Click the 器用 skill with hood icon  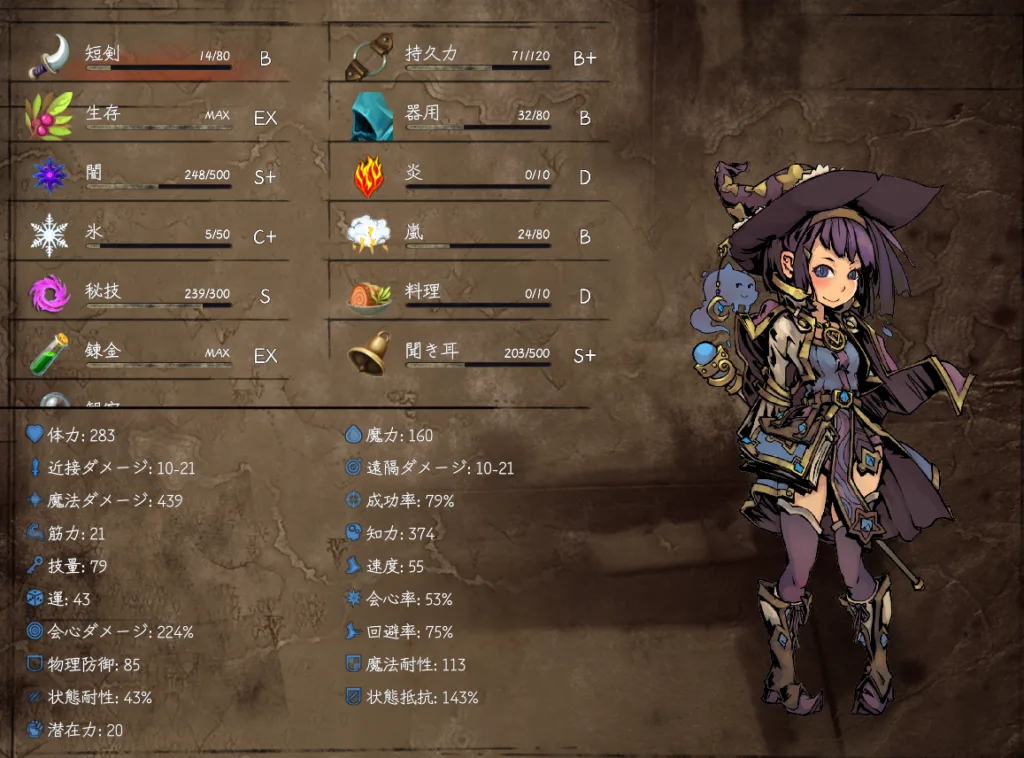[470, 117]
